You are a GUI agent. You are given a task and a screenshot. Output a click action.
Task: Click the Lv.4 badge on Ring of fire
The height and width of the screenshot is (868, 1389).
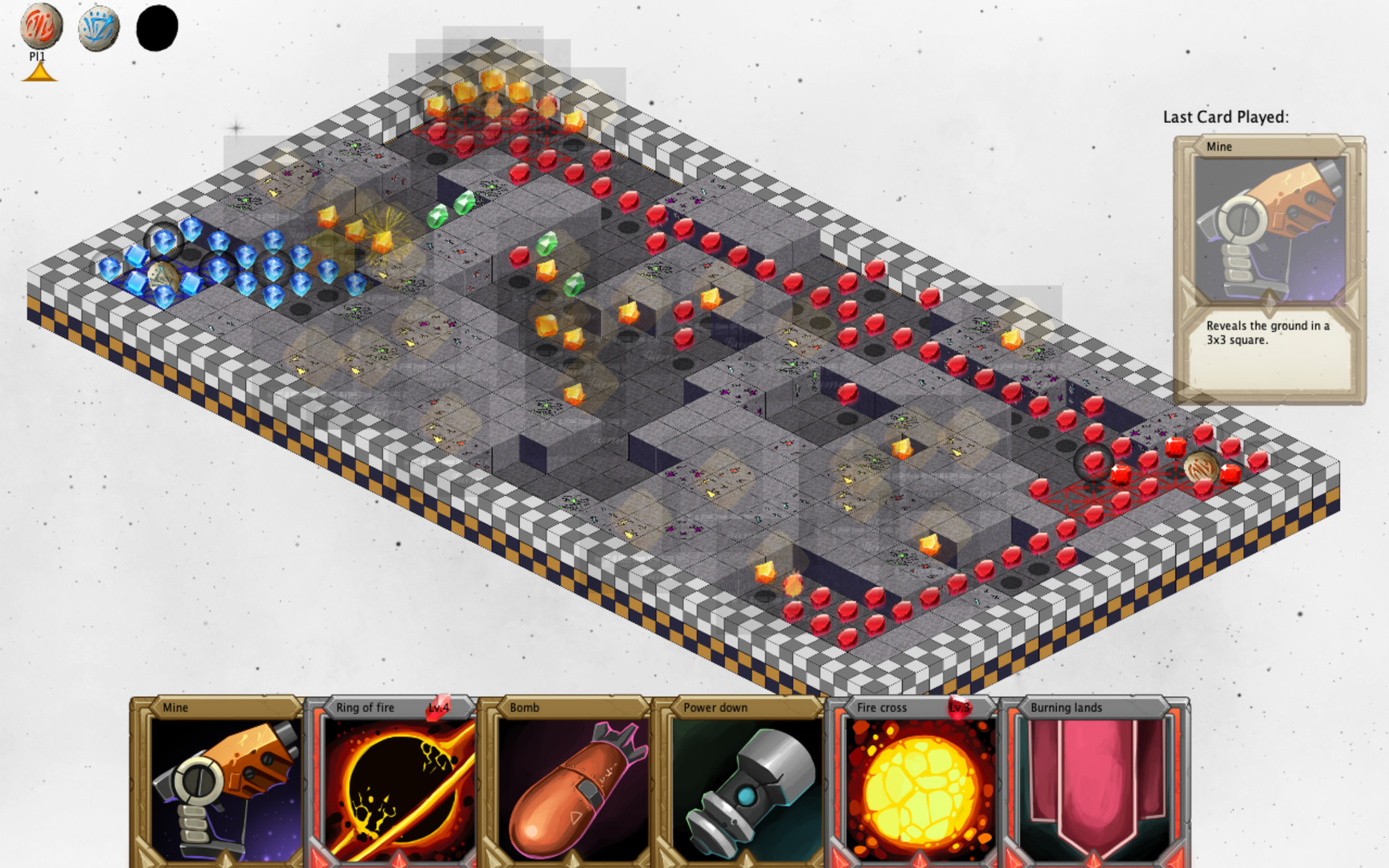(440, 708)
